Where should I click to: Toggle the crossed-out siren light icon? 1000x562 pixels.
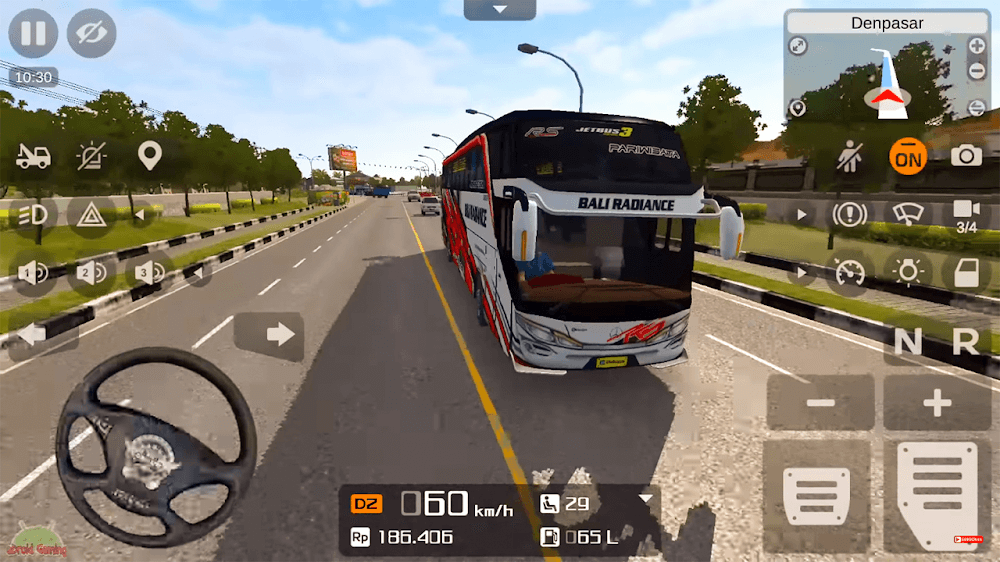pos(92,156)
